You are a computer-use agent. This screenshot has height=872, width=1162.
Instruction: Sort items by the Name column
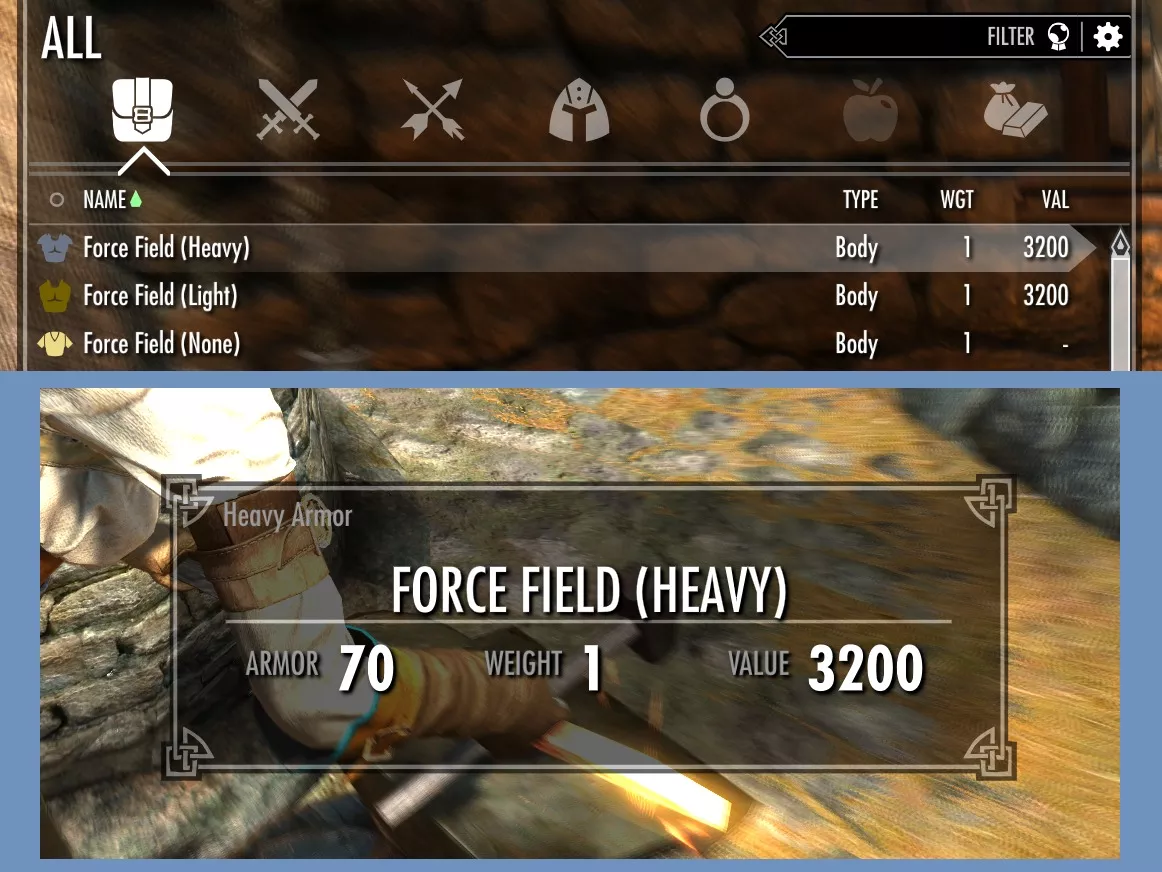coord(104,200)
